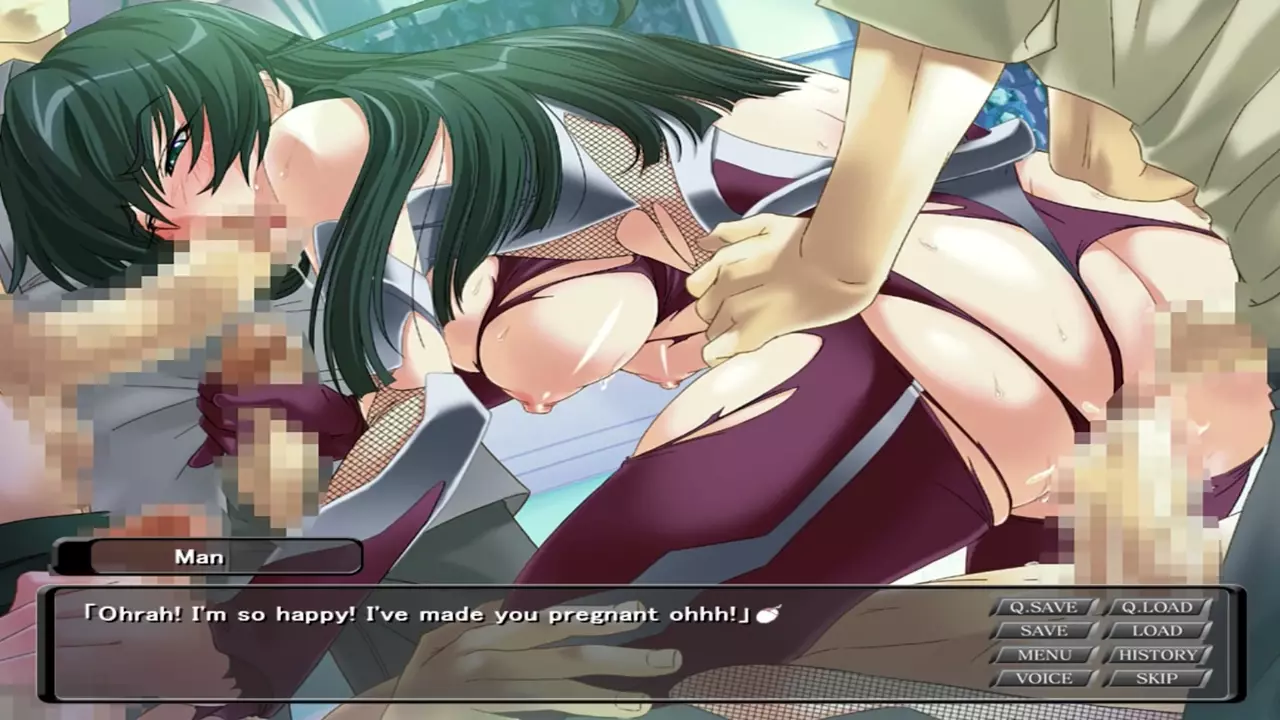Show the dialogue HISTORY log
Viewport: 1280px width, 720px height.
(x=1157, y=655)
